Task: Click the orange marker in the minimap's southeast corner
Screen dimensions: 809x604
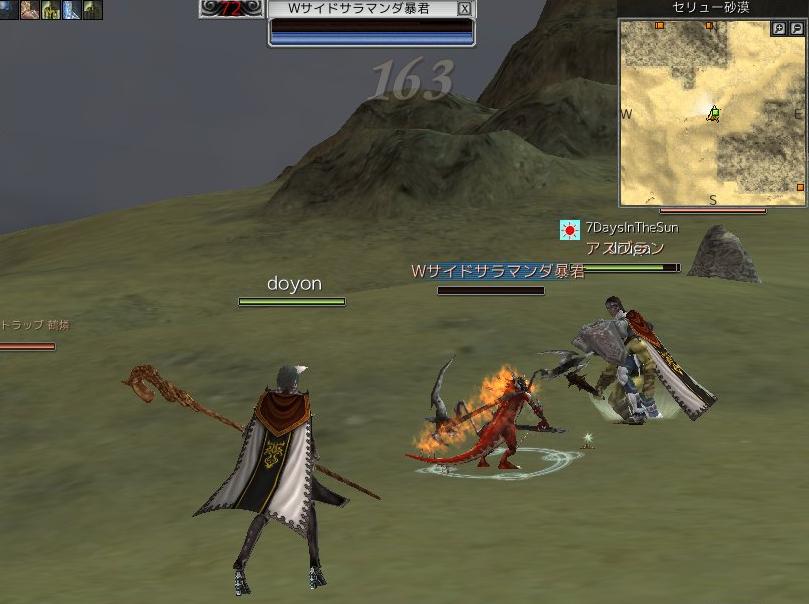Action: 800,187
